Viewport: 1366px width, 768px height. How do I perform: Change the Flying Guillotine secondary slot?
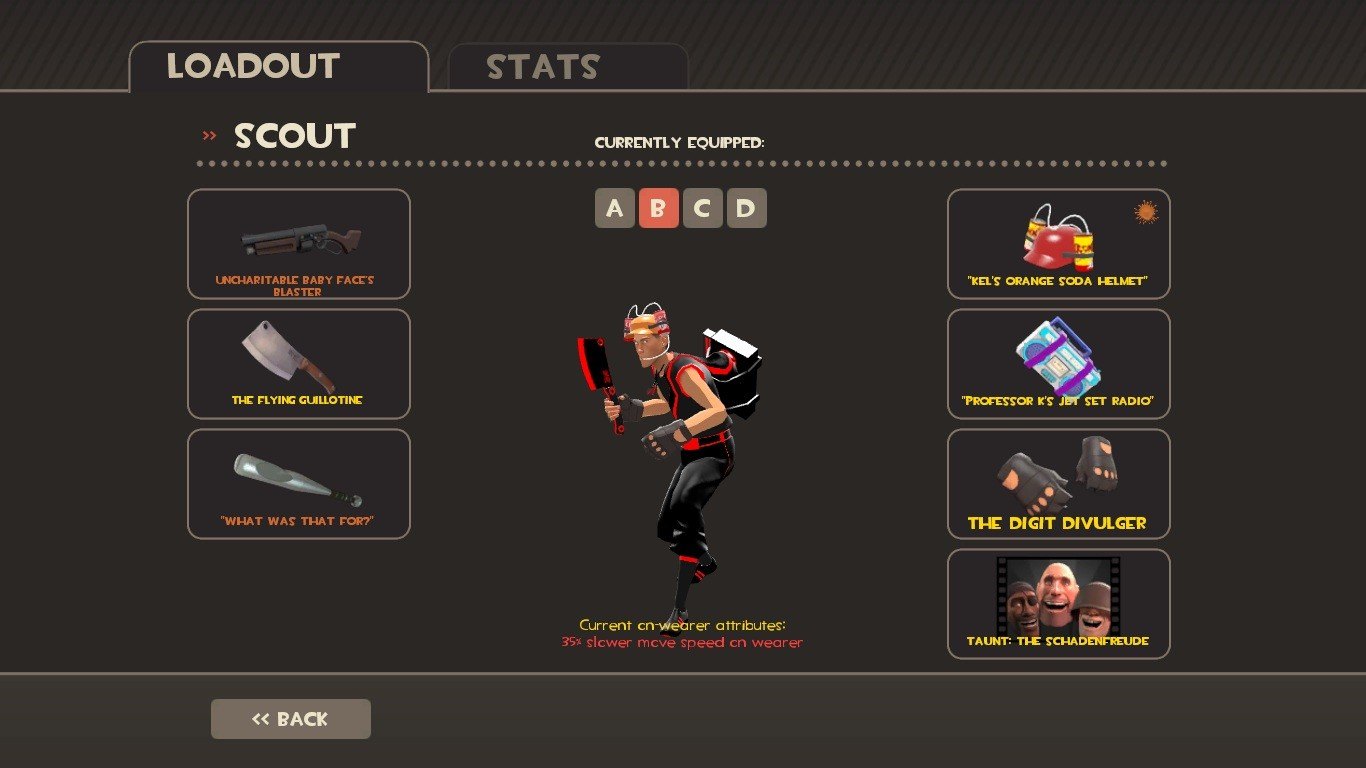pyautogui.click(x=299, y=364)
